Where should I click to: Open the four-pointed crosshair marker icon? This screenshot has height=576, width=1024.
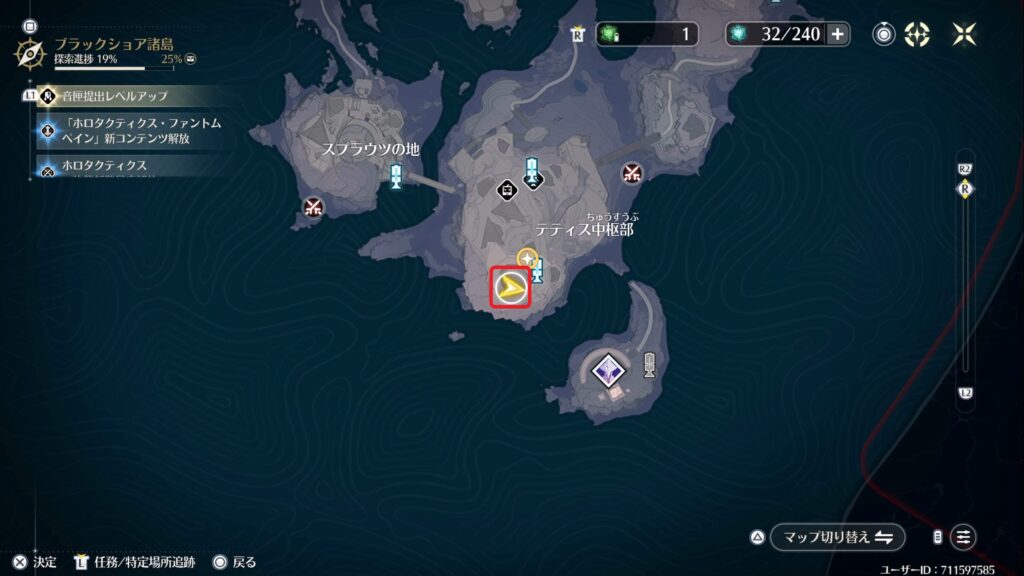click(917, 34)
